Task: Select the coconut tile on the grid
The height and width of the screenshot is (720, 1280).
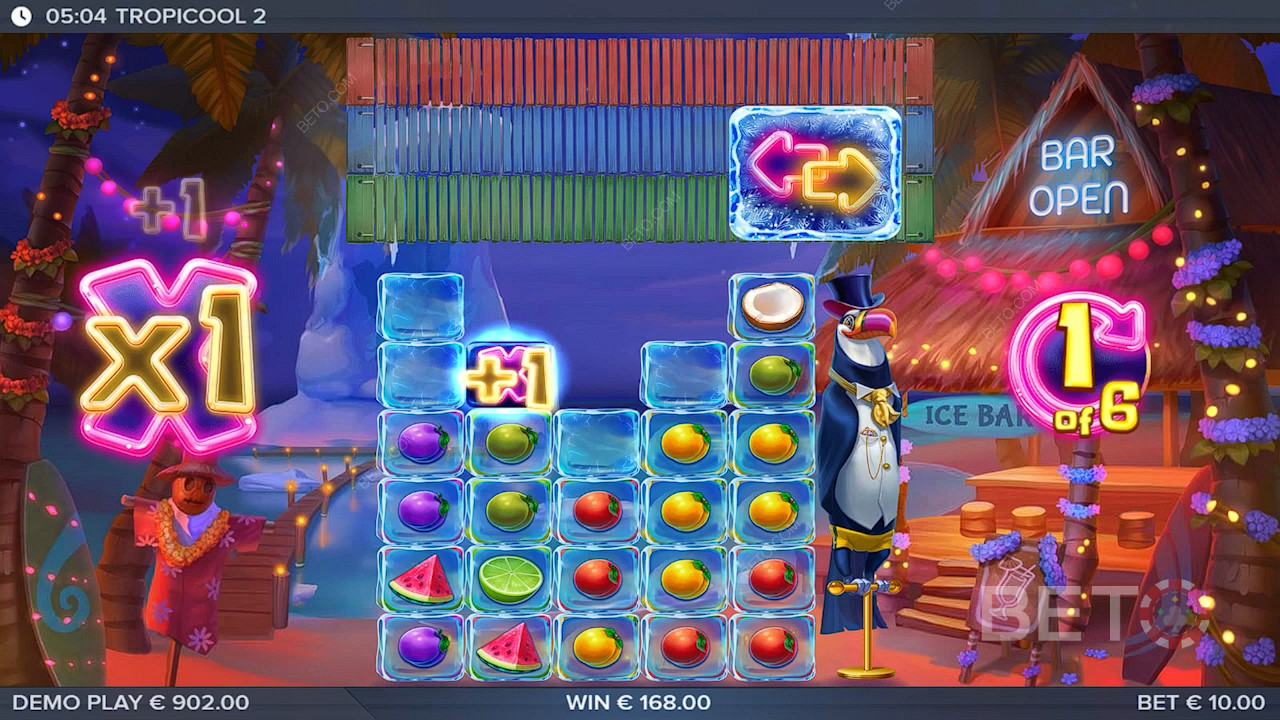Action: 772,306
